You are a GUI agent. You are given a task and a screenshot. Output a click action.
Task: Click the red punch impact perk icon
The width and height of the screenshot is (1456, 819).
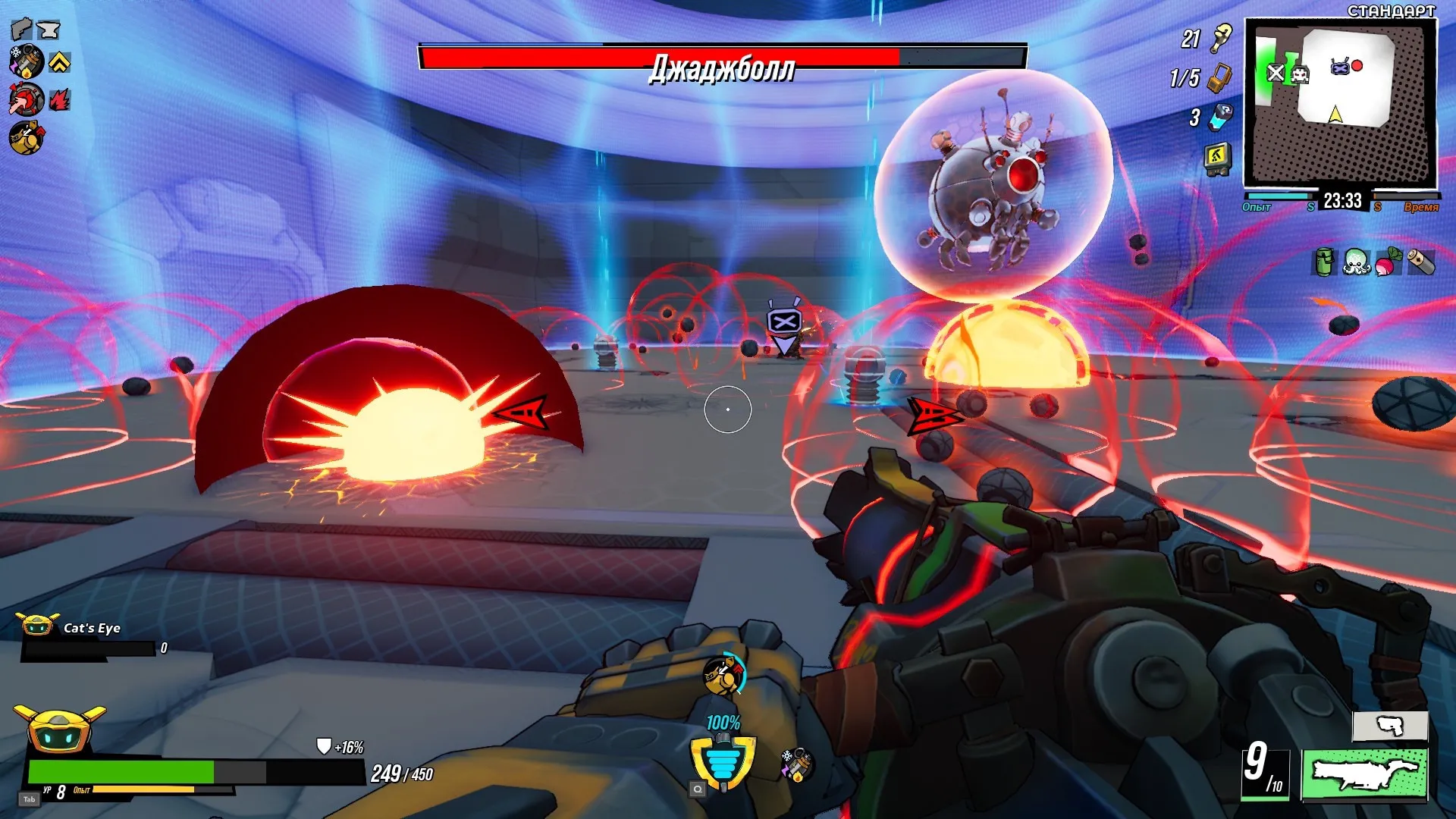(26, 99)
